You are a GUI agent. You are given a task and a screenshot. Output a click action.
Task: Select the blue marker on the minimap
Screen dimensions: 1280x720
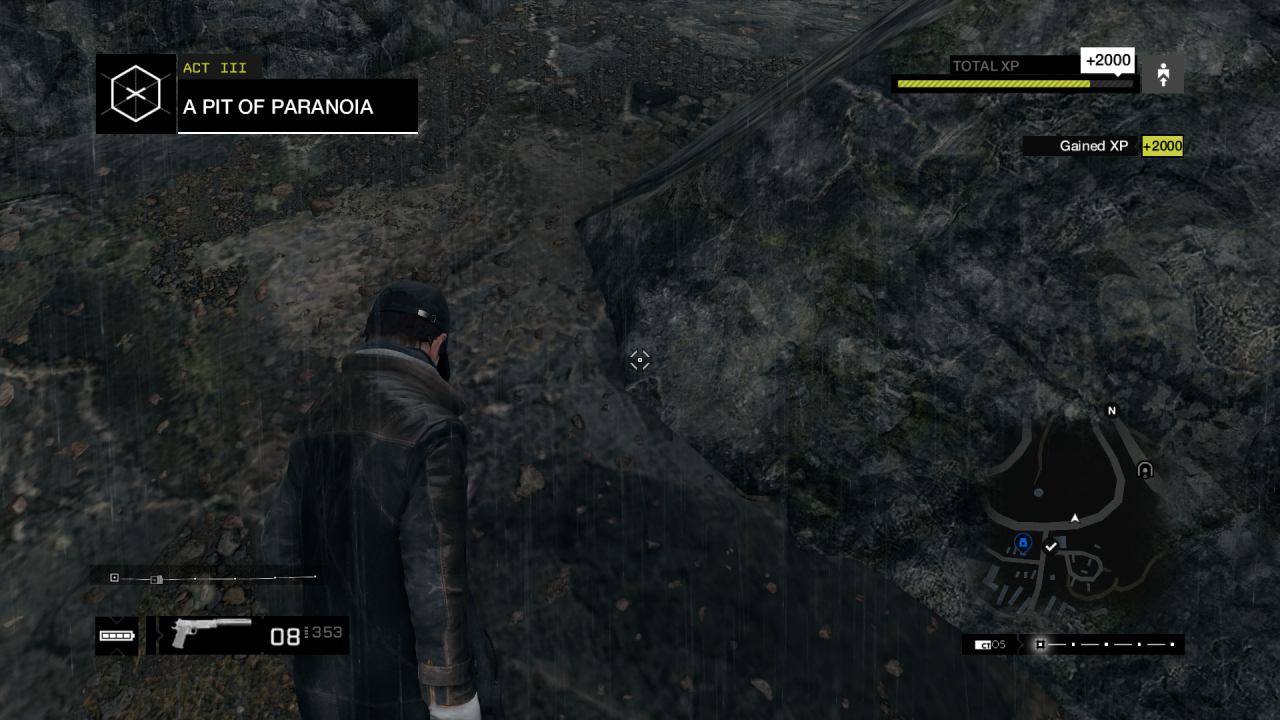coord(1023,542)
